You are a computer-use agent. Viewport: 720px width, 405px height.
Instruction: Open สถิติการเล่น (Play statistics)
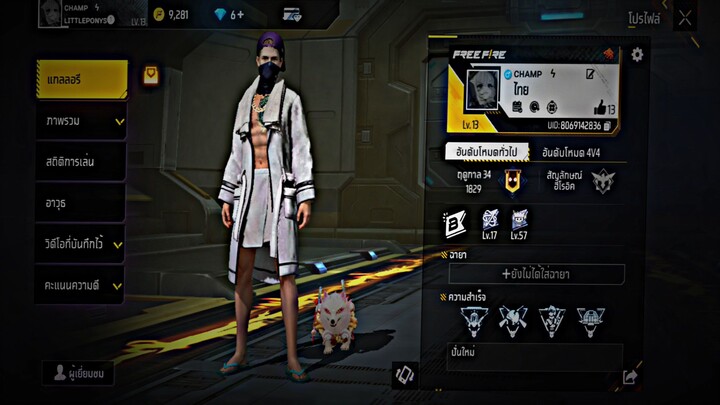80,162
